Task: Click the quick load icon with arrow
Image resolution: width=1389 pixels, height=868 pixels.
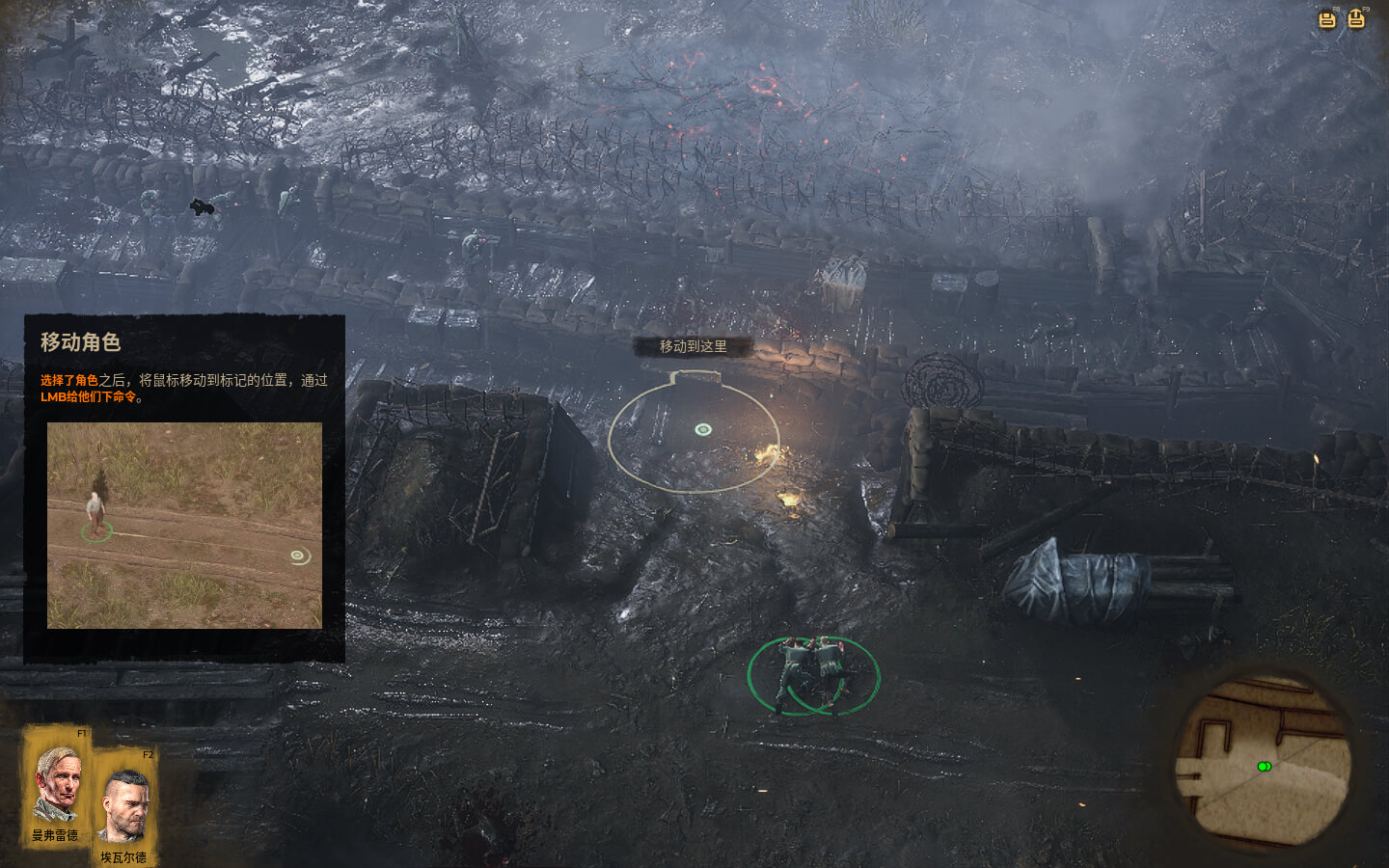Action: [x=1356, y=18]
